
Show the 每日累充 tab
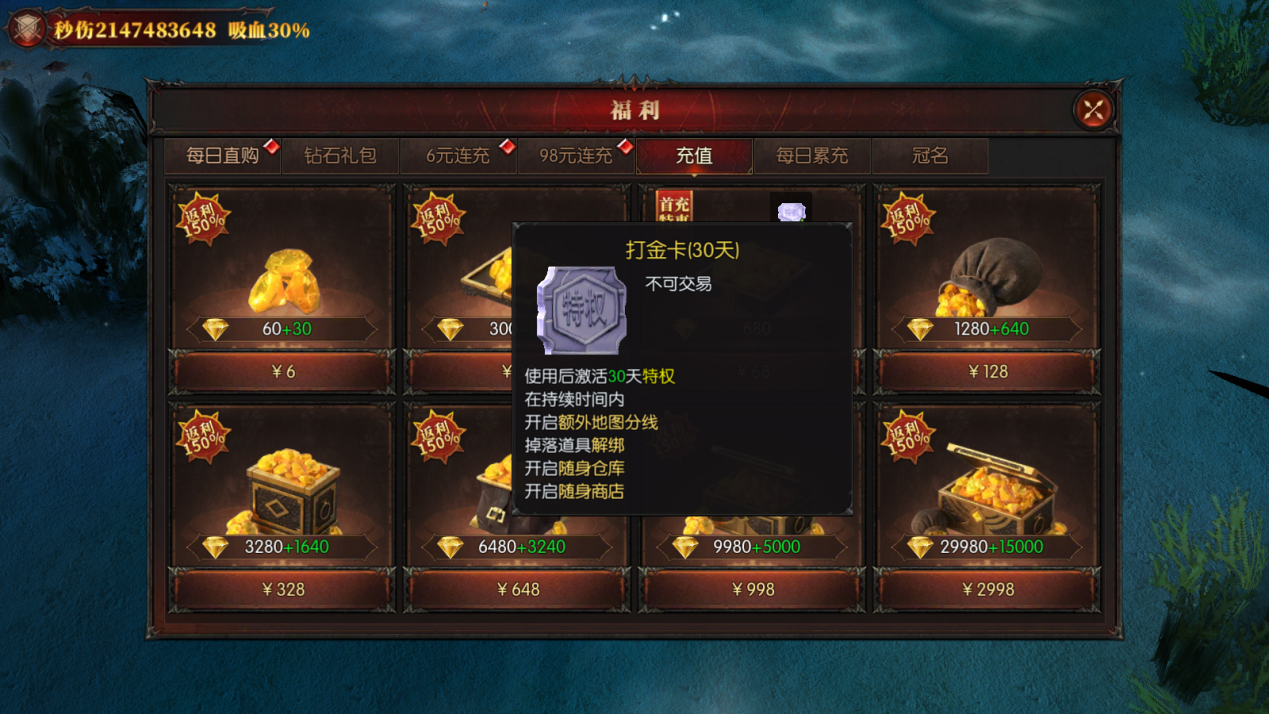click(812, 156)
